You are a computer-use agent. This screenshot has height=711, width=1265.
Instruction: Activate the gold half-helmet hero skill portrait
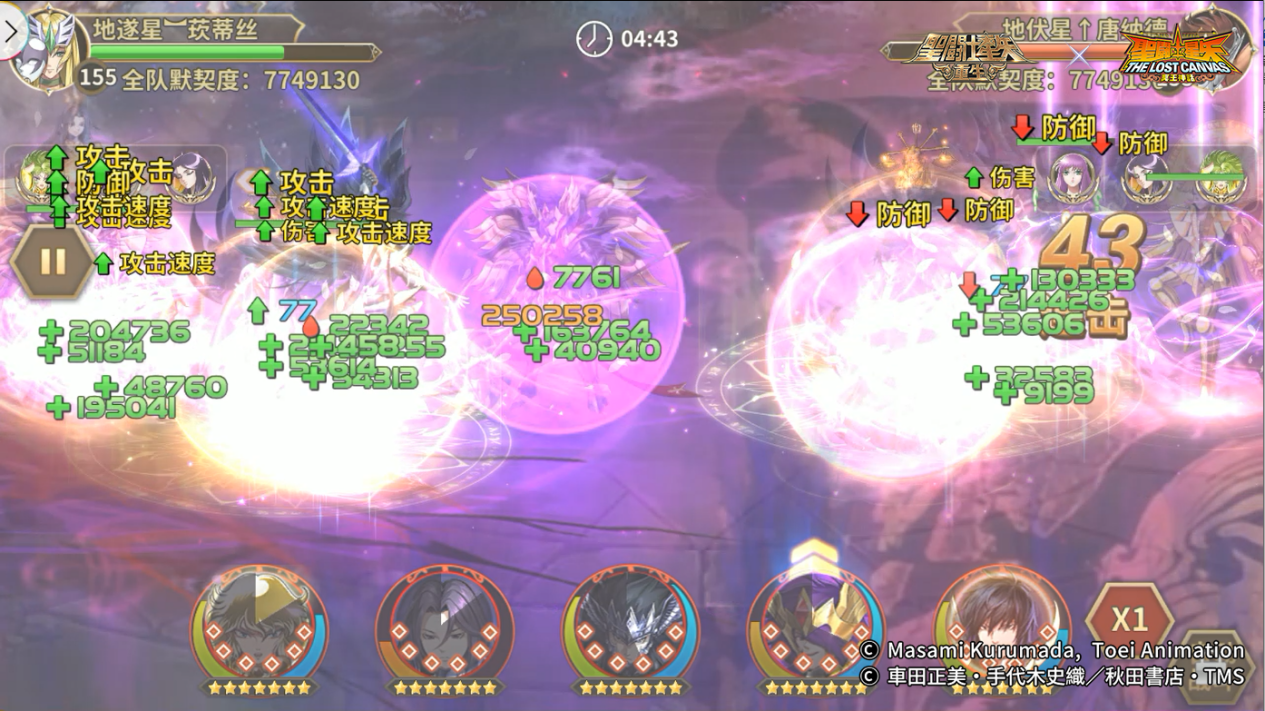[x=259, y=627]
